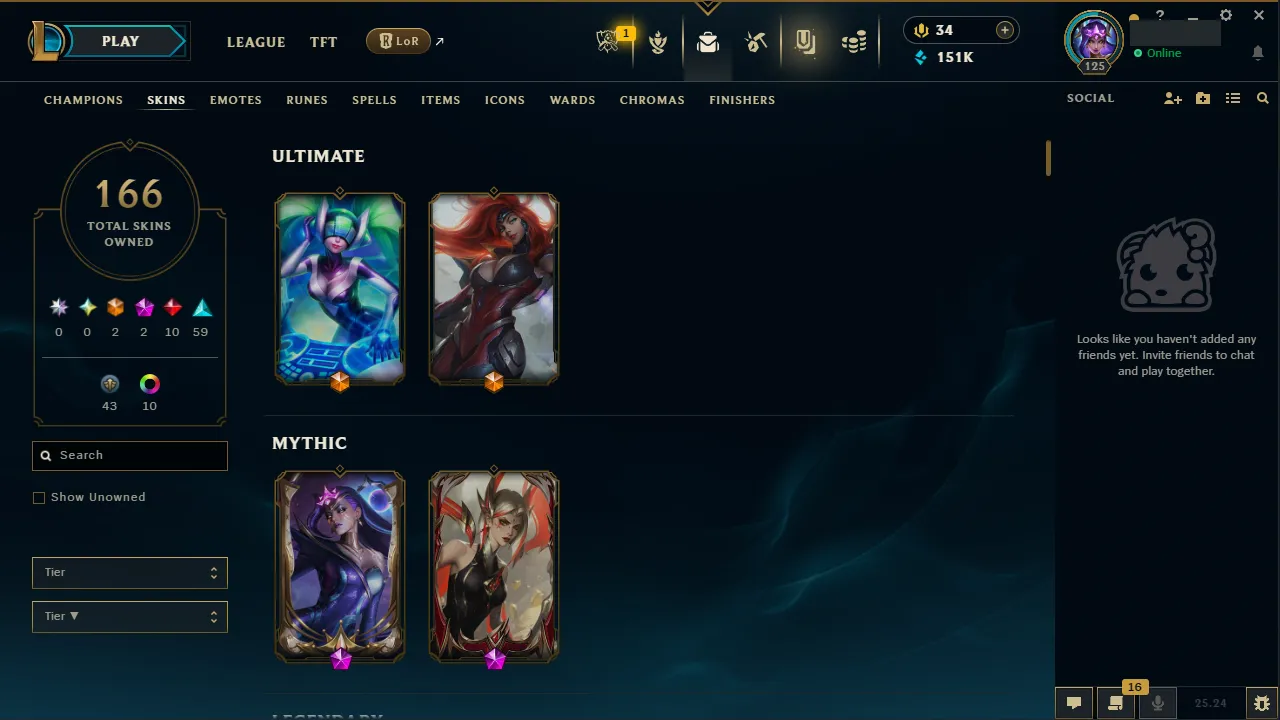
Task: Open the second Tier sort dropdown
Action: 129,616
